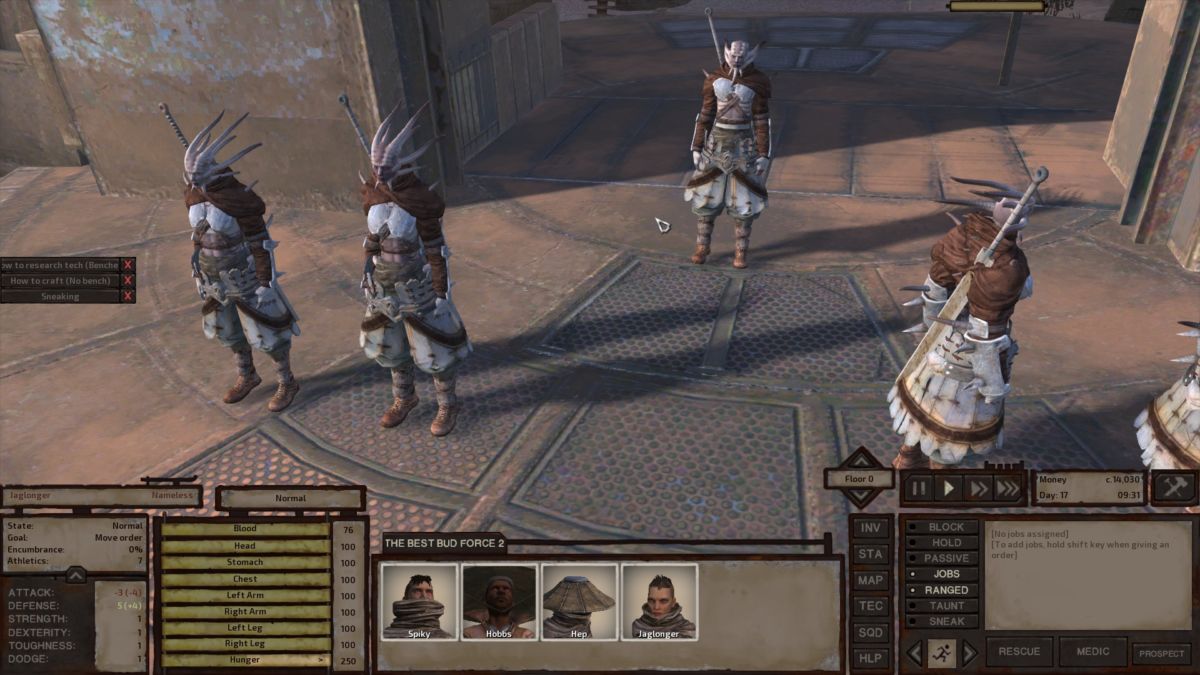Close the Sneaking tutorial notification
Screen dimensions: 1200x675
point(127,296)
